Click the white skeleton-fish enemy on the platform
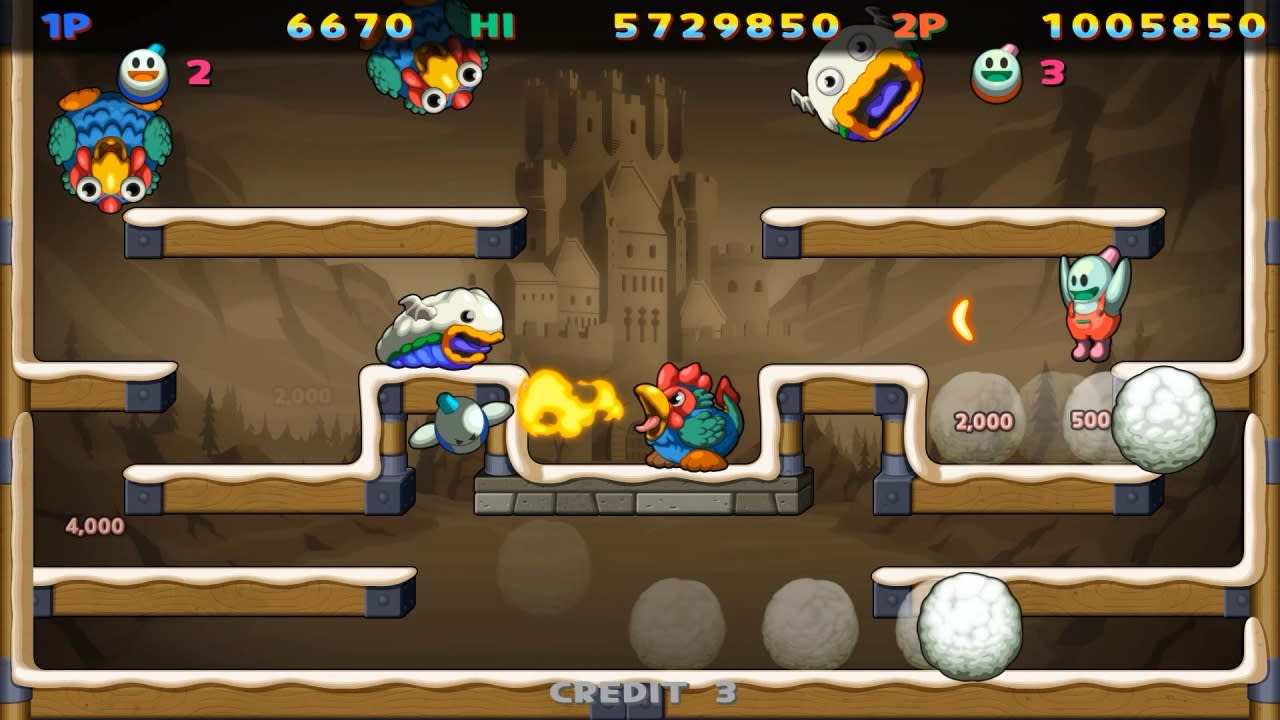 440,325
